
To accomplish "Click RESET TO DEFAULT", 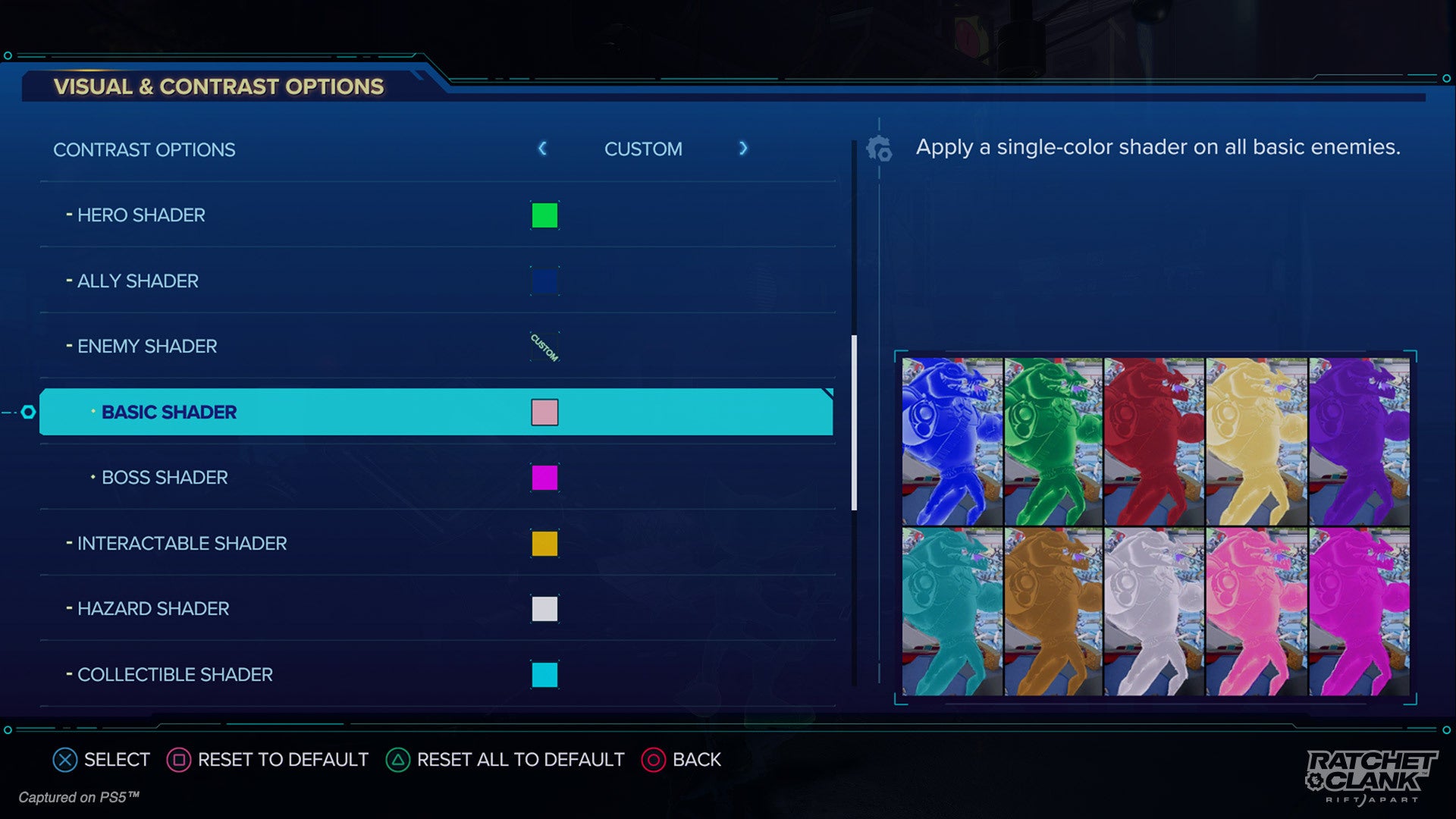I will coord(282,759).
